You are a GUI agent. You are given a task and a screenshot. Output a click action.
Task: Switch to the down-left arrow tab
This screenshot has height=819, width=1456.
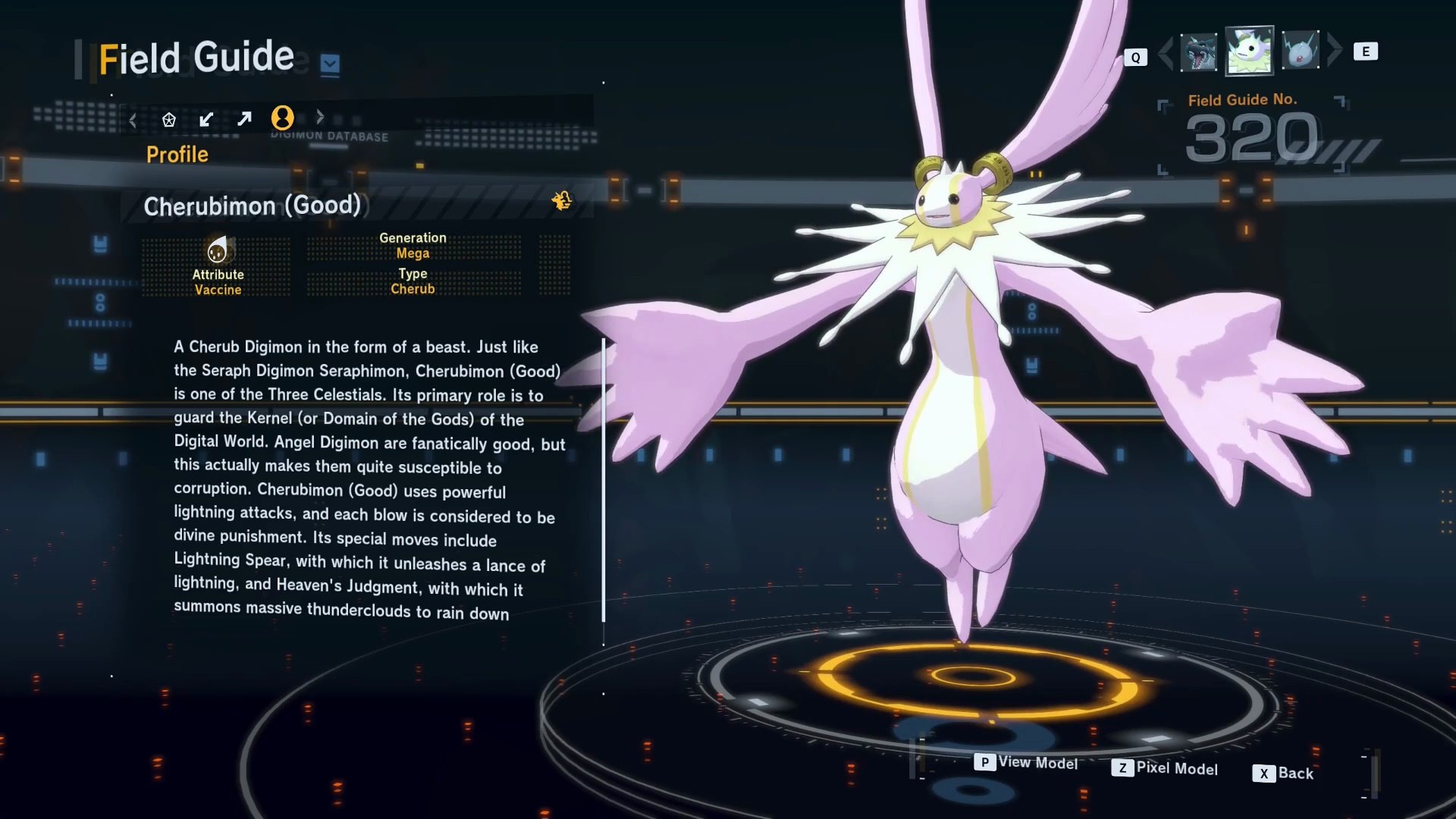pyautogui.click(x=206, y=119)
